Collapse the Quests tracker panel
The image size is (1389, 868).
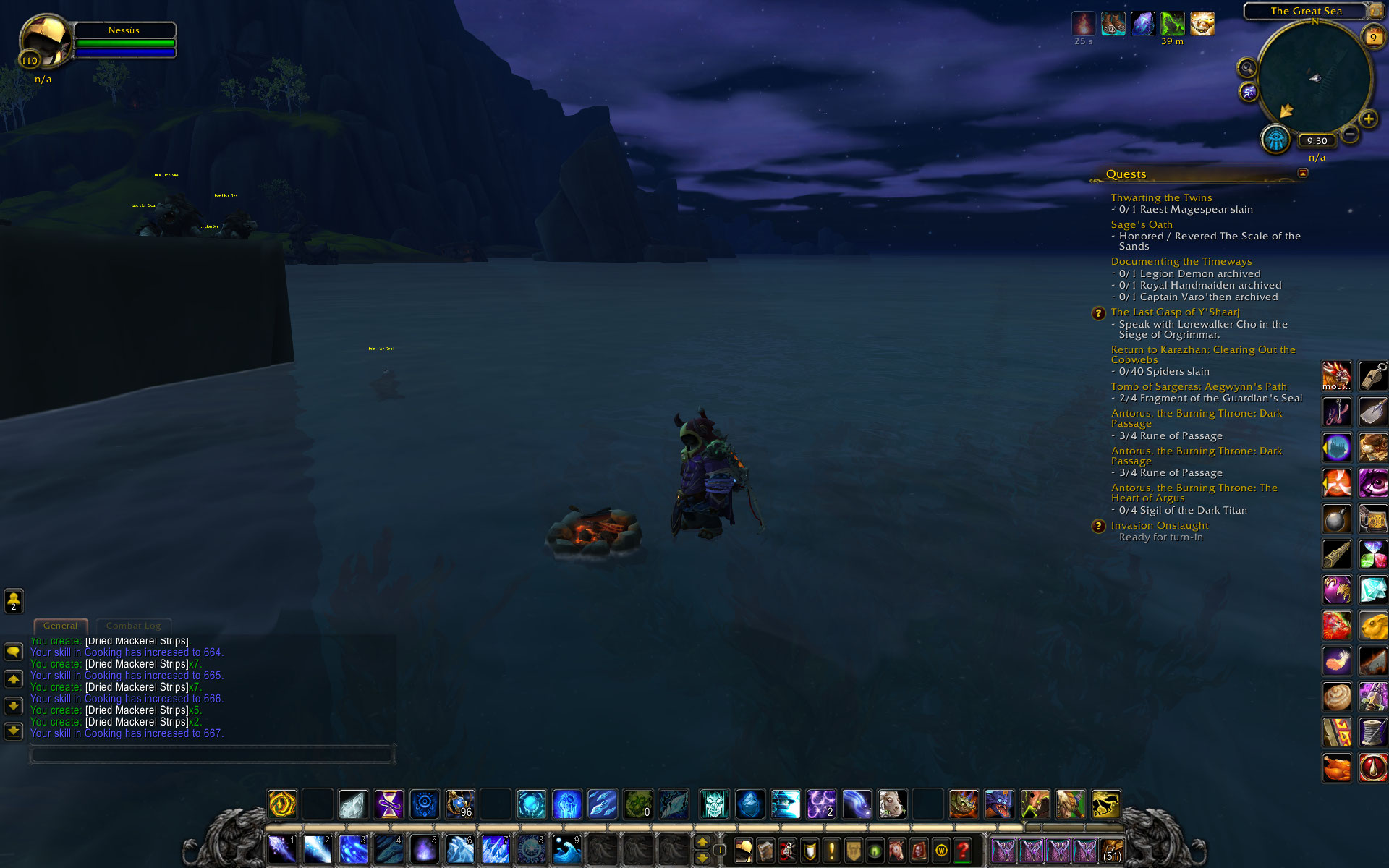coord(1303,173)
